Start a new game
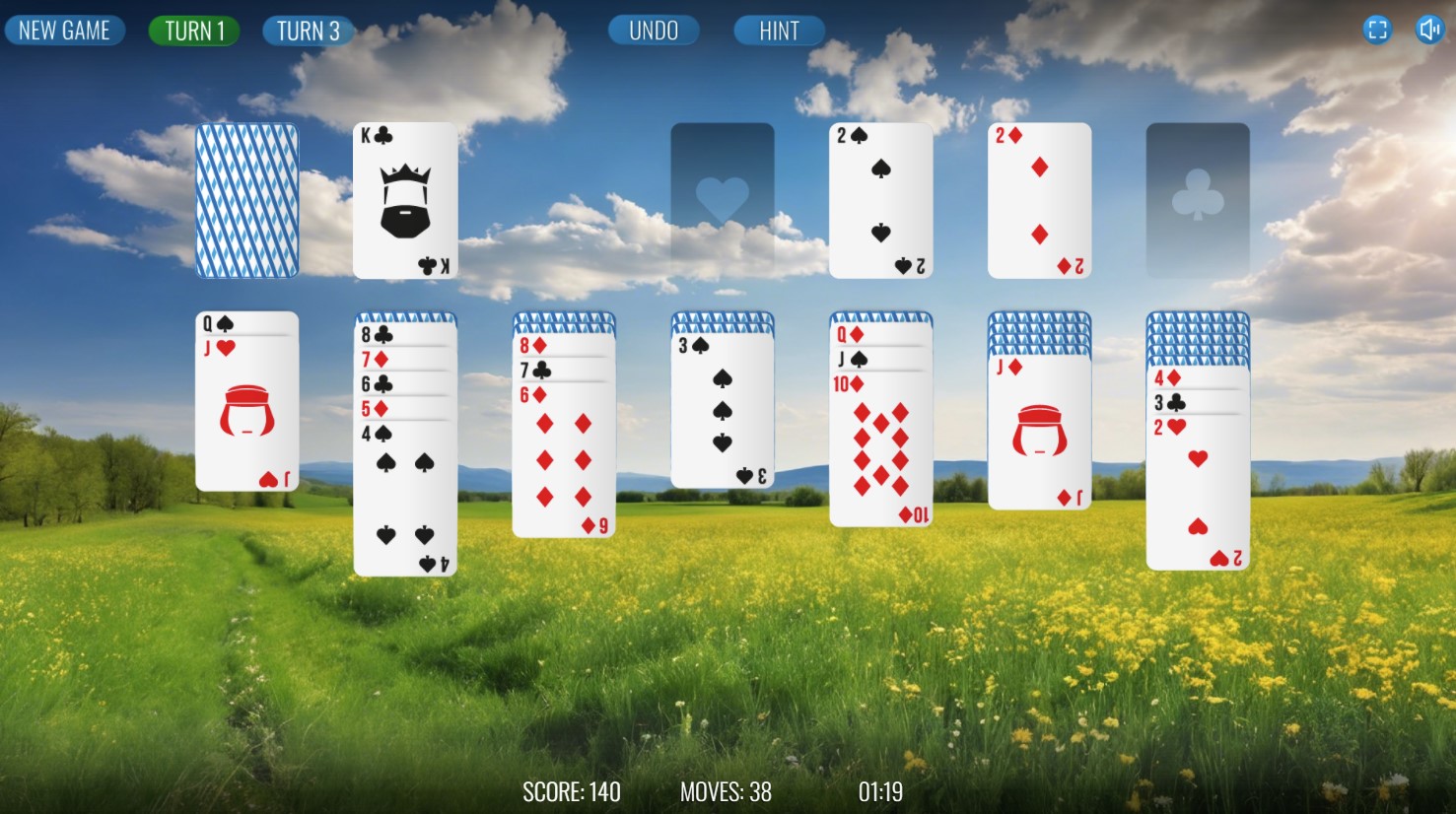 (x=65, y=30)
